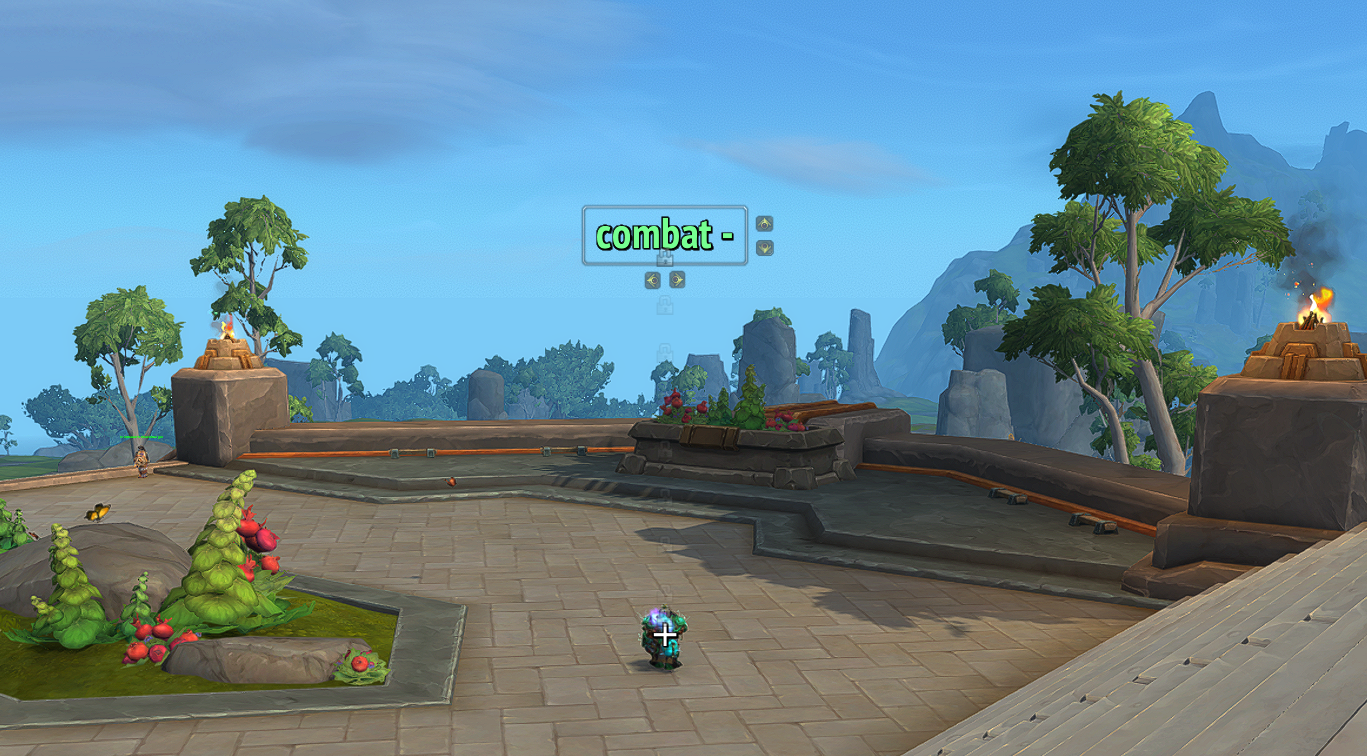Click the right arrow below the combat frame
Viewport: 1367px width, 756px height.
677,280
